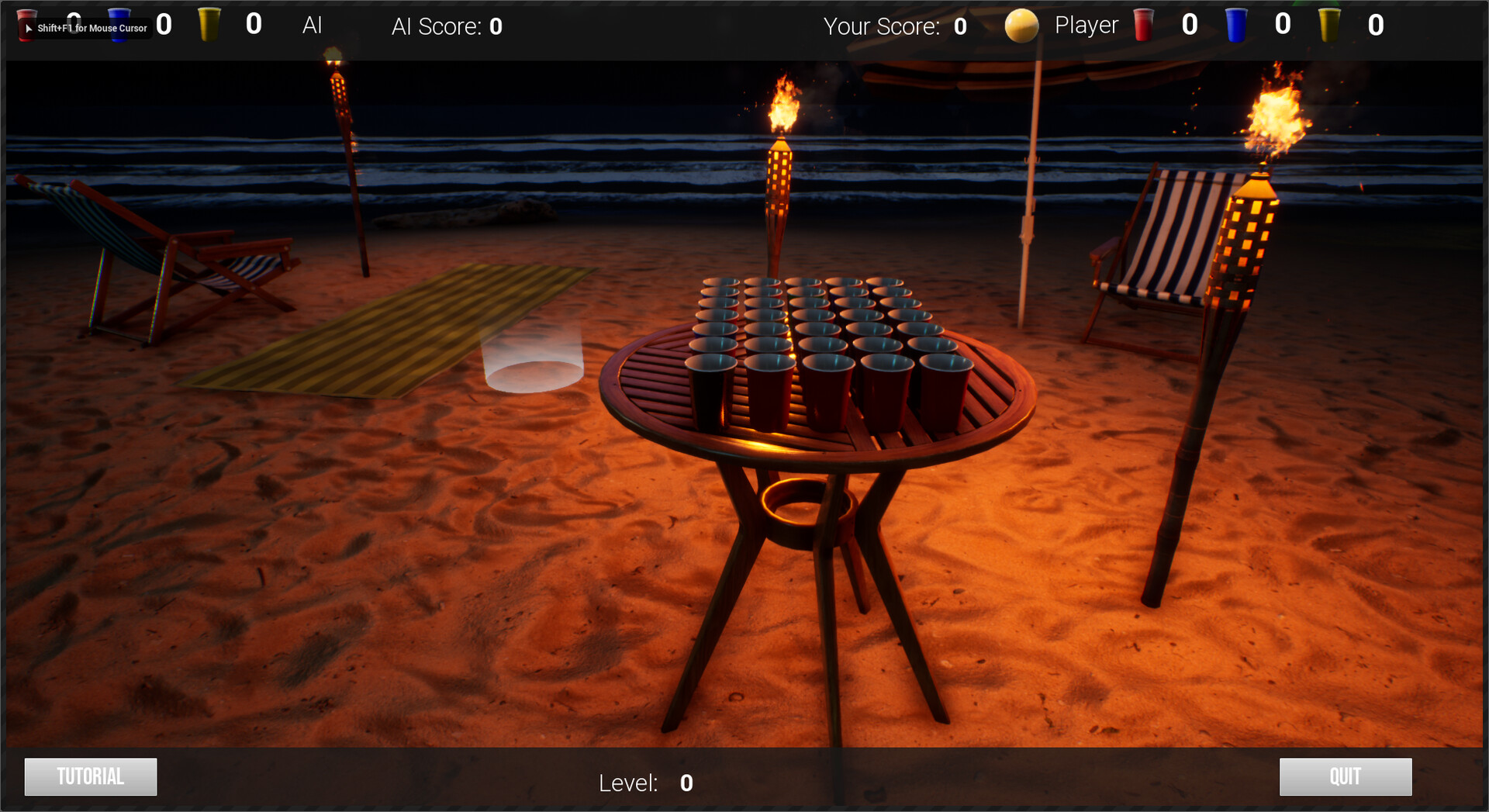
Task: Select the Player's blue cup icon
Action: coord(1236,23)
